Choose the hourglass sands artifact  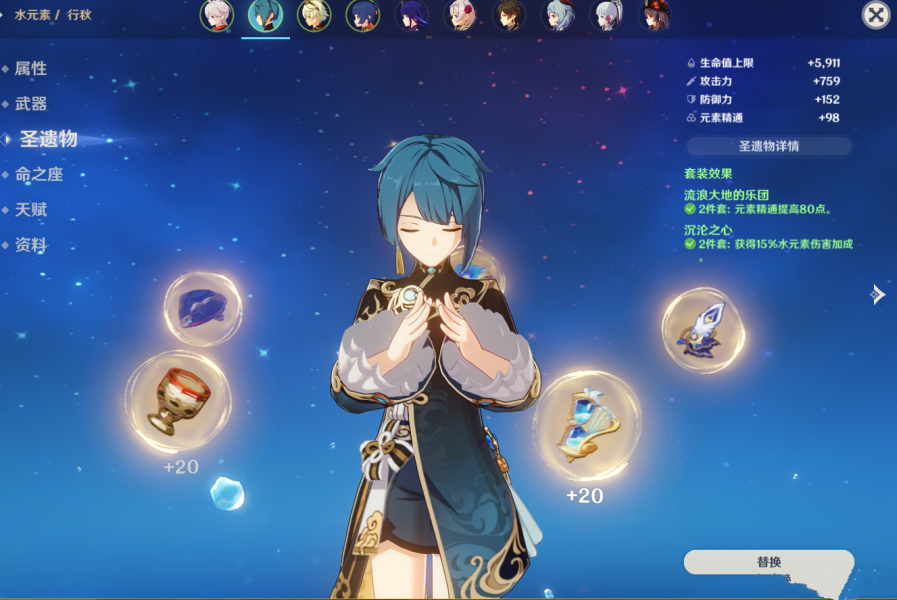[585, 425]
